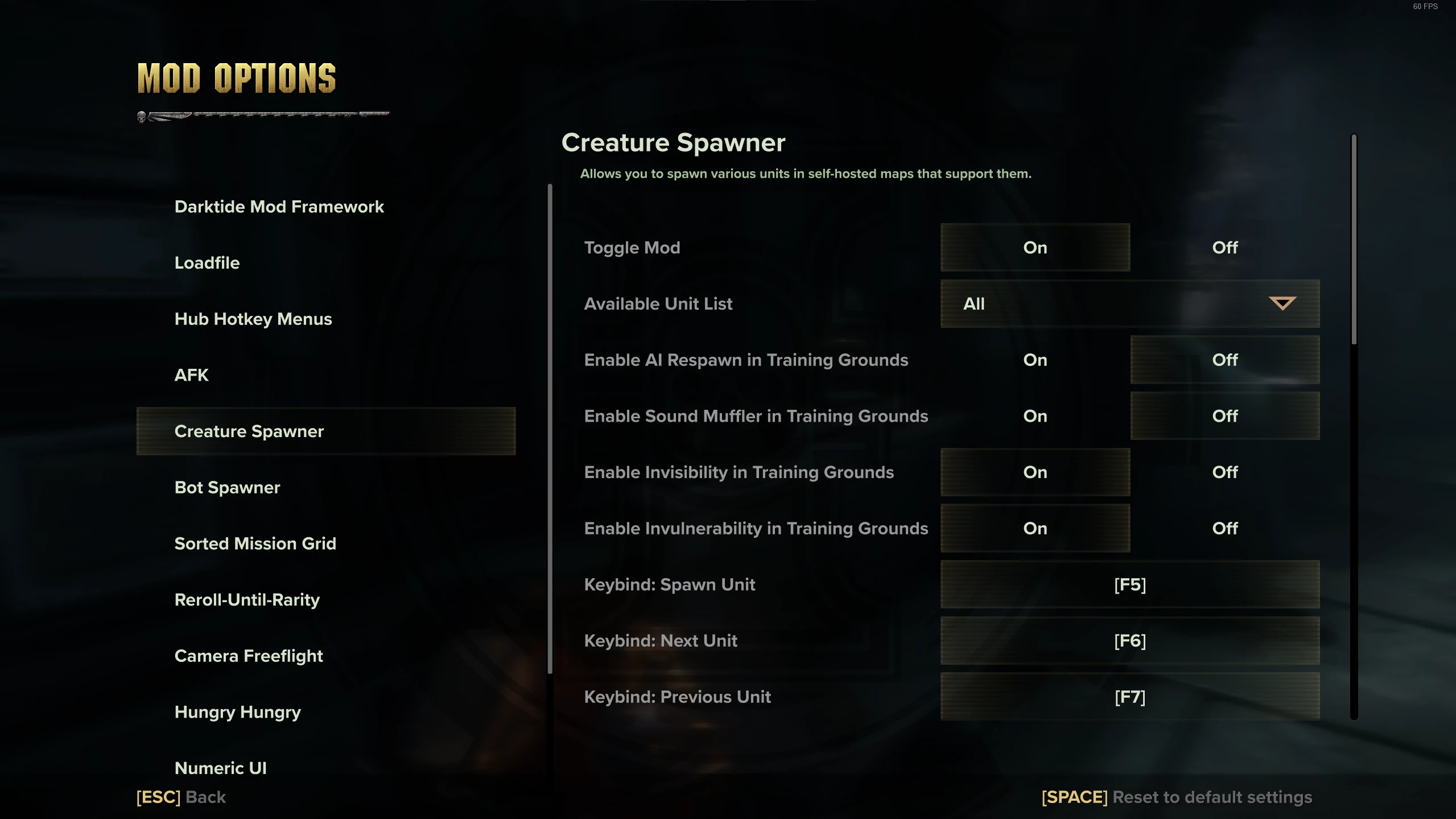Enable AI Respawn in Training Grounds

[1035, 360]
